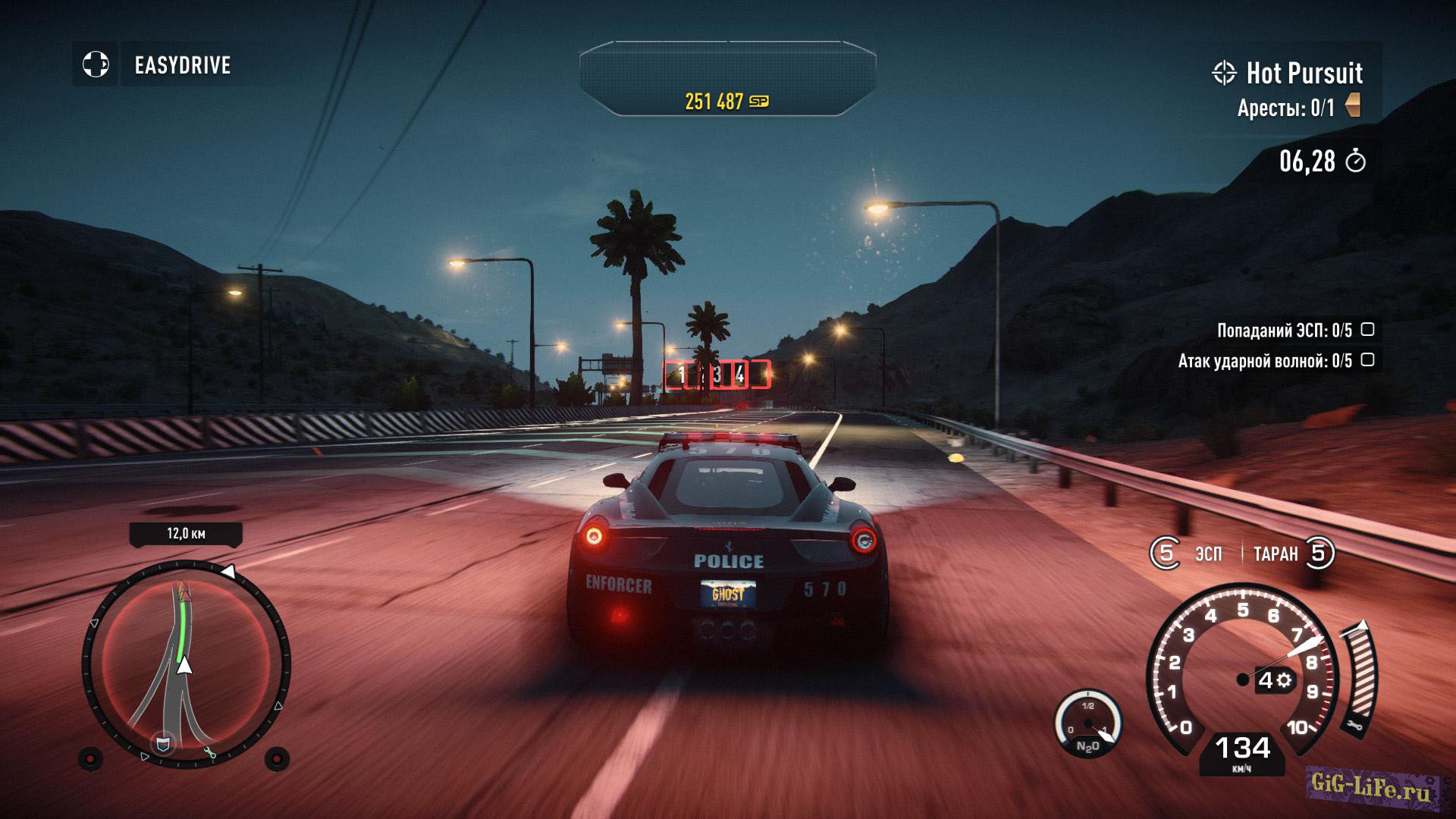Click the circular minimap
Viewport: 1456px width, 819px height.
tap(186, 664)
